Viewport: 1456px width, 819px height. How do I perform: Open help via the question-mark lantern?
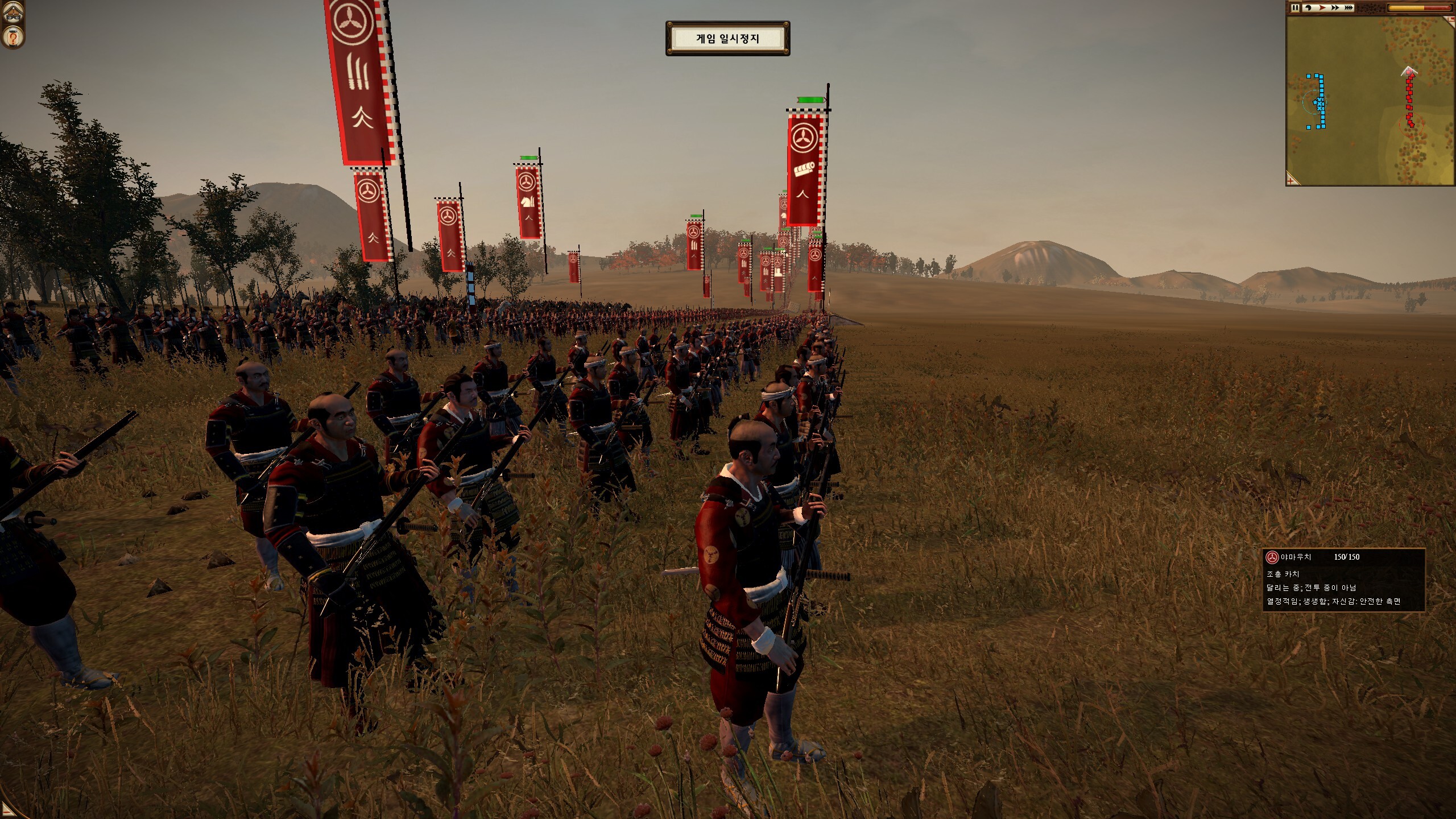click(13, 38)
